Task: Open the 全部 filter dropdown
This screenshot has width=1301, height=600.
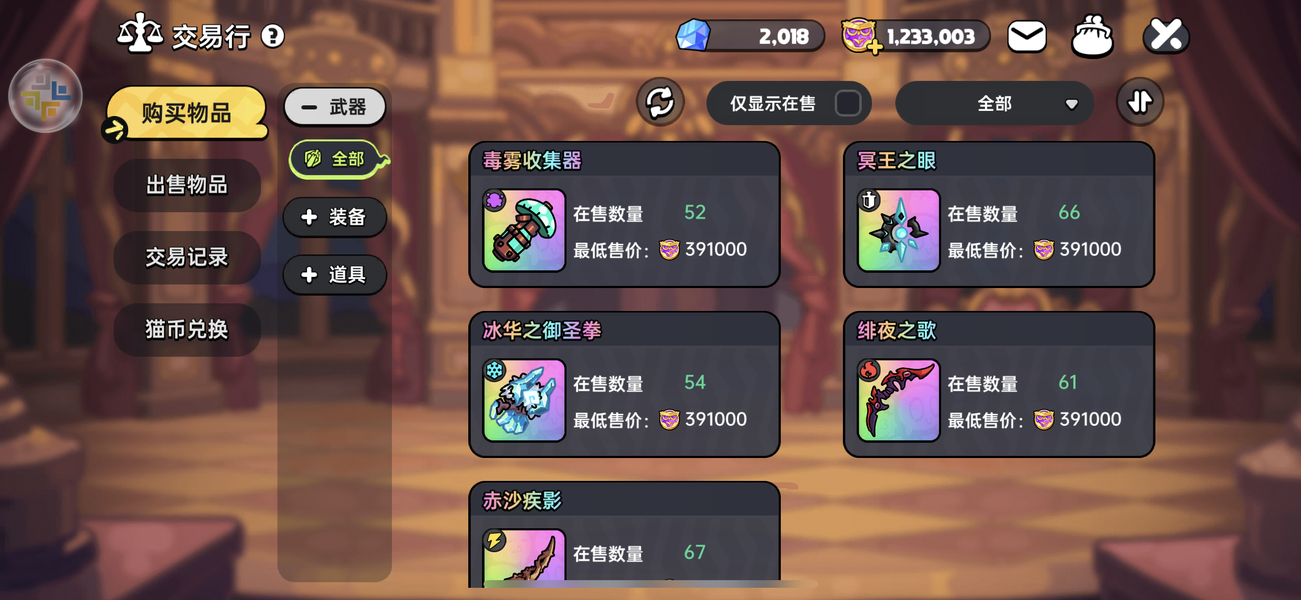Action: point(993,103)
